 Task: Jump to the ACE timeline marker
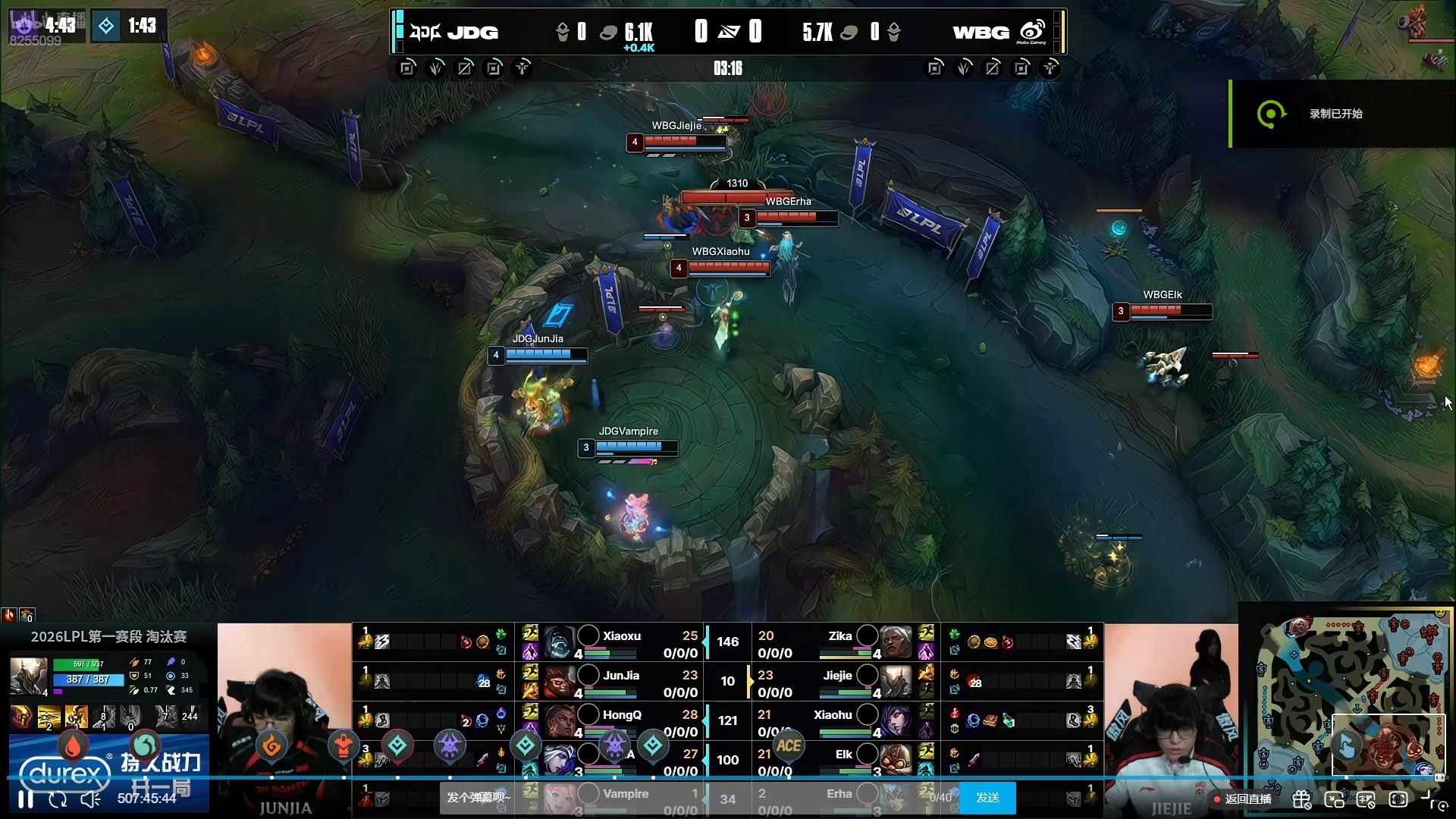[x=788, y=746]
